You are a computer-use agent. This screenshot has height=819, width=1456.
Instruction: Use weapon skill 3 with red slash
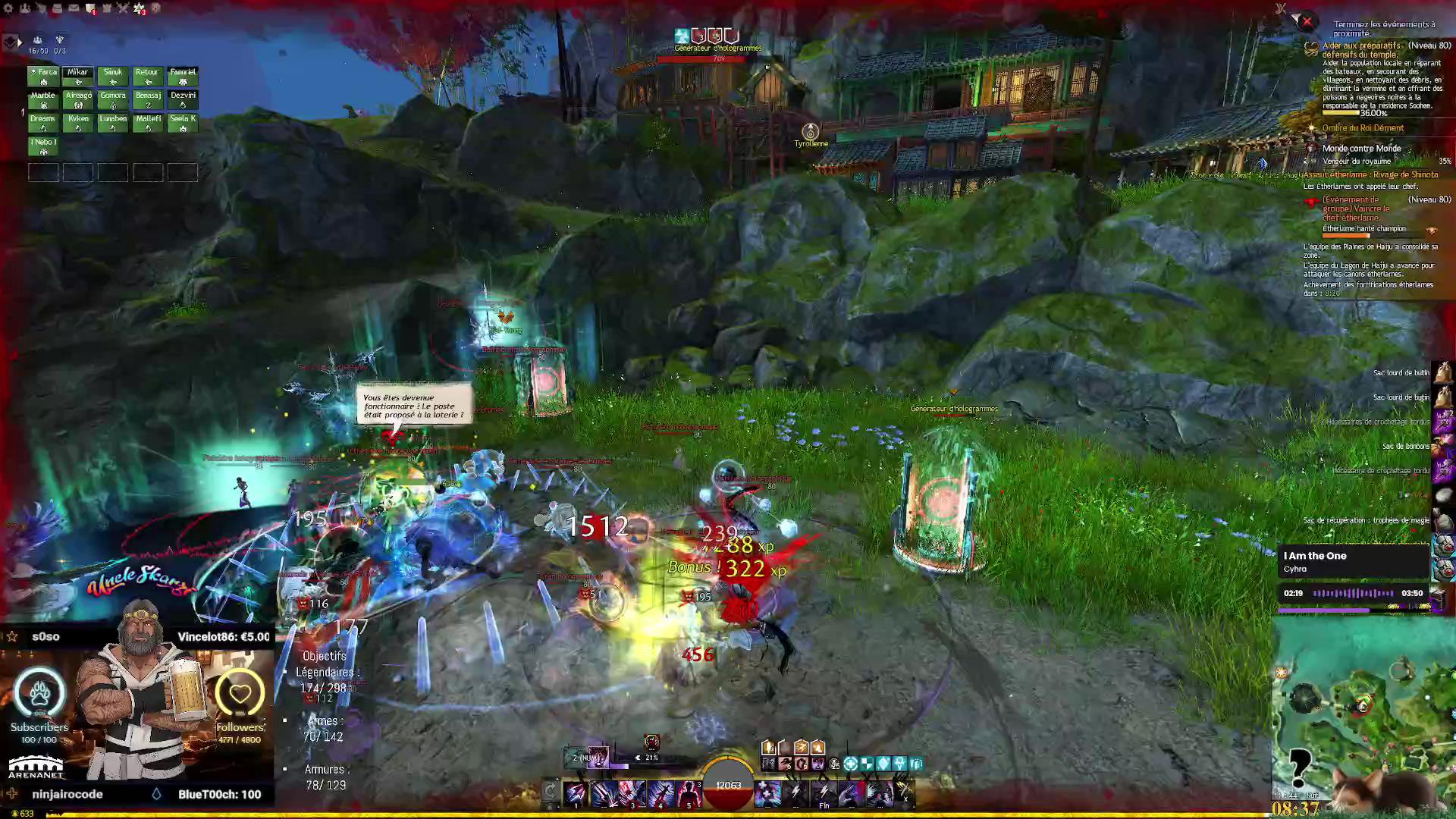[632, 794]
